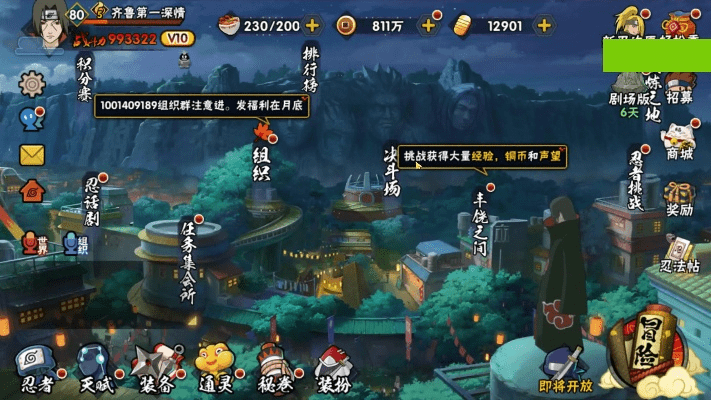Open the 招募 recruit menu
The width and height of the screenshot is (711, 400).
pyautogui.click(x=679, y=88)
